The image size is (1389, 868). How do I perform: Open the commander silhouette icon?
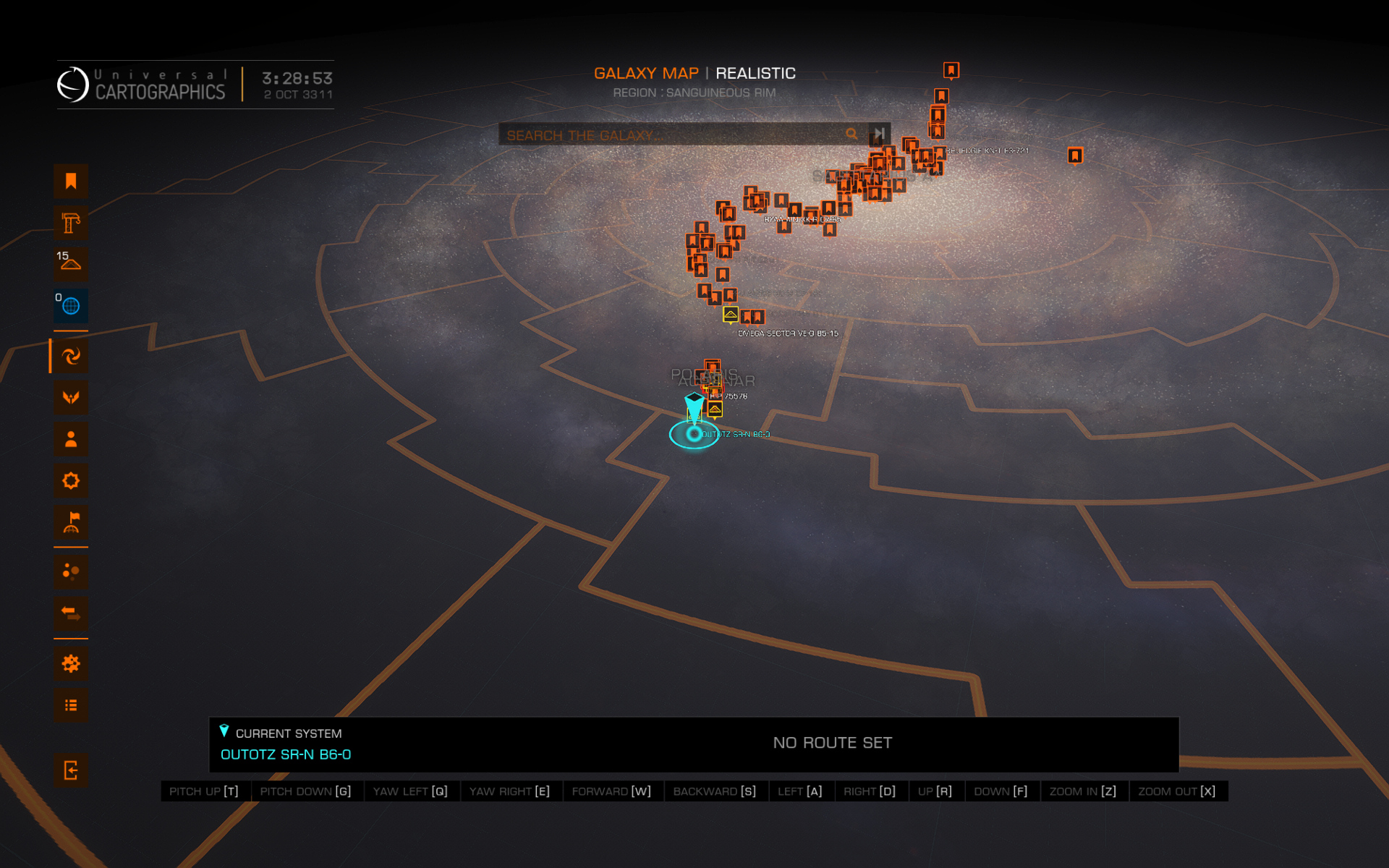coord(71,439)
